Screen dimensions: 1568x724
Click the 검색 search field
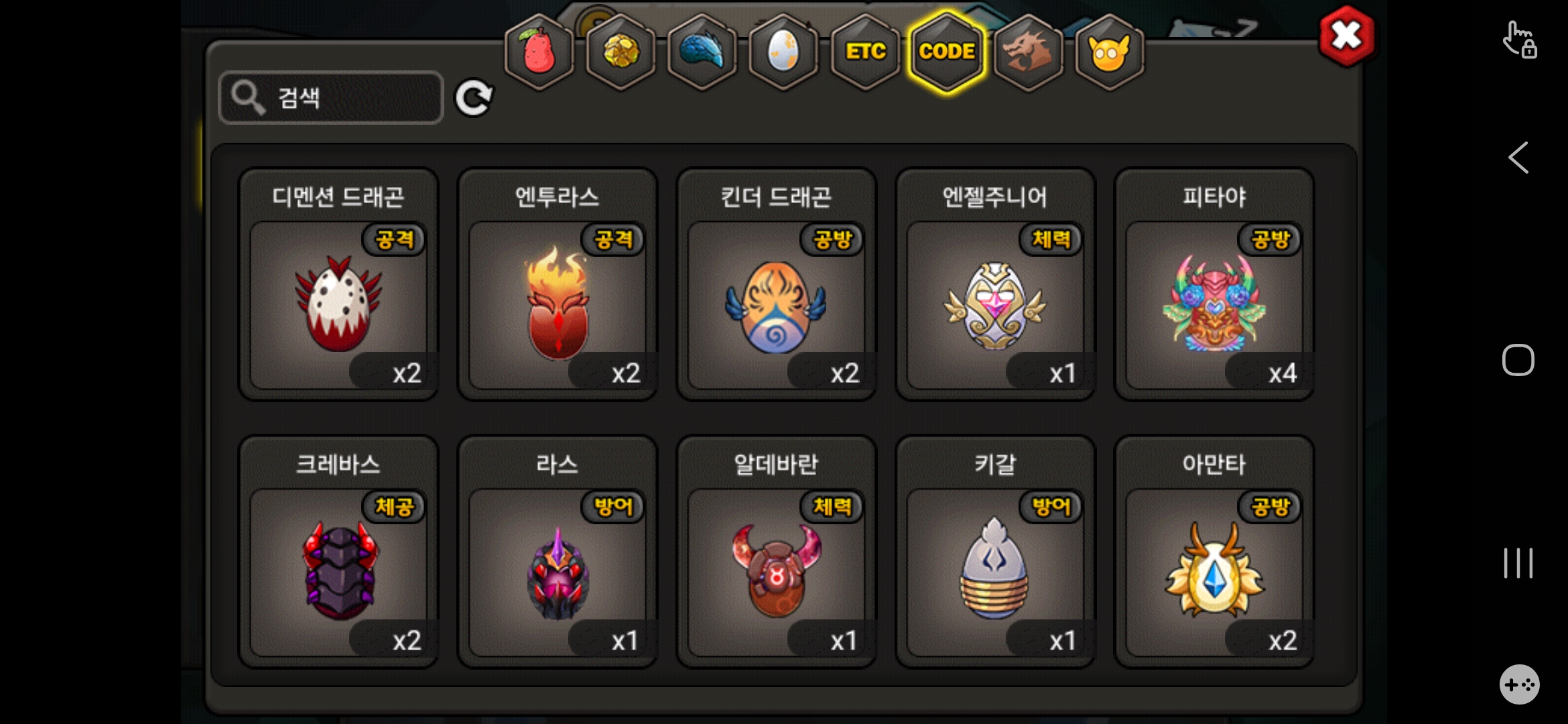[x=332, y=98]
